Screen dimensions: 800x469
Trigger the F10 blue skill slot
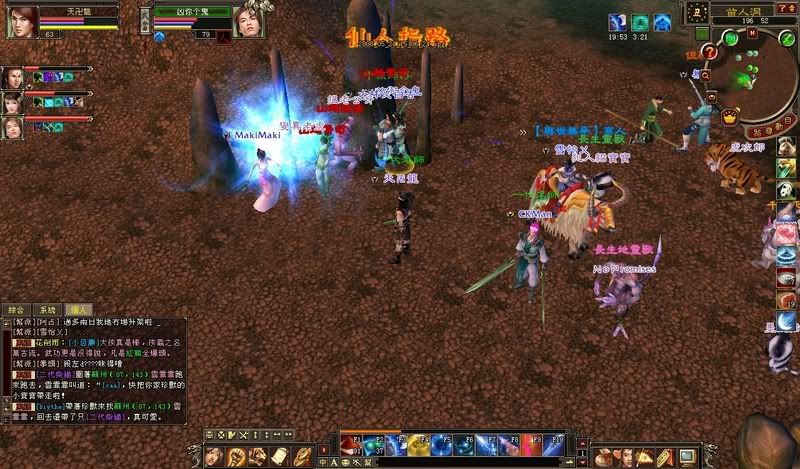click(556, 444)
